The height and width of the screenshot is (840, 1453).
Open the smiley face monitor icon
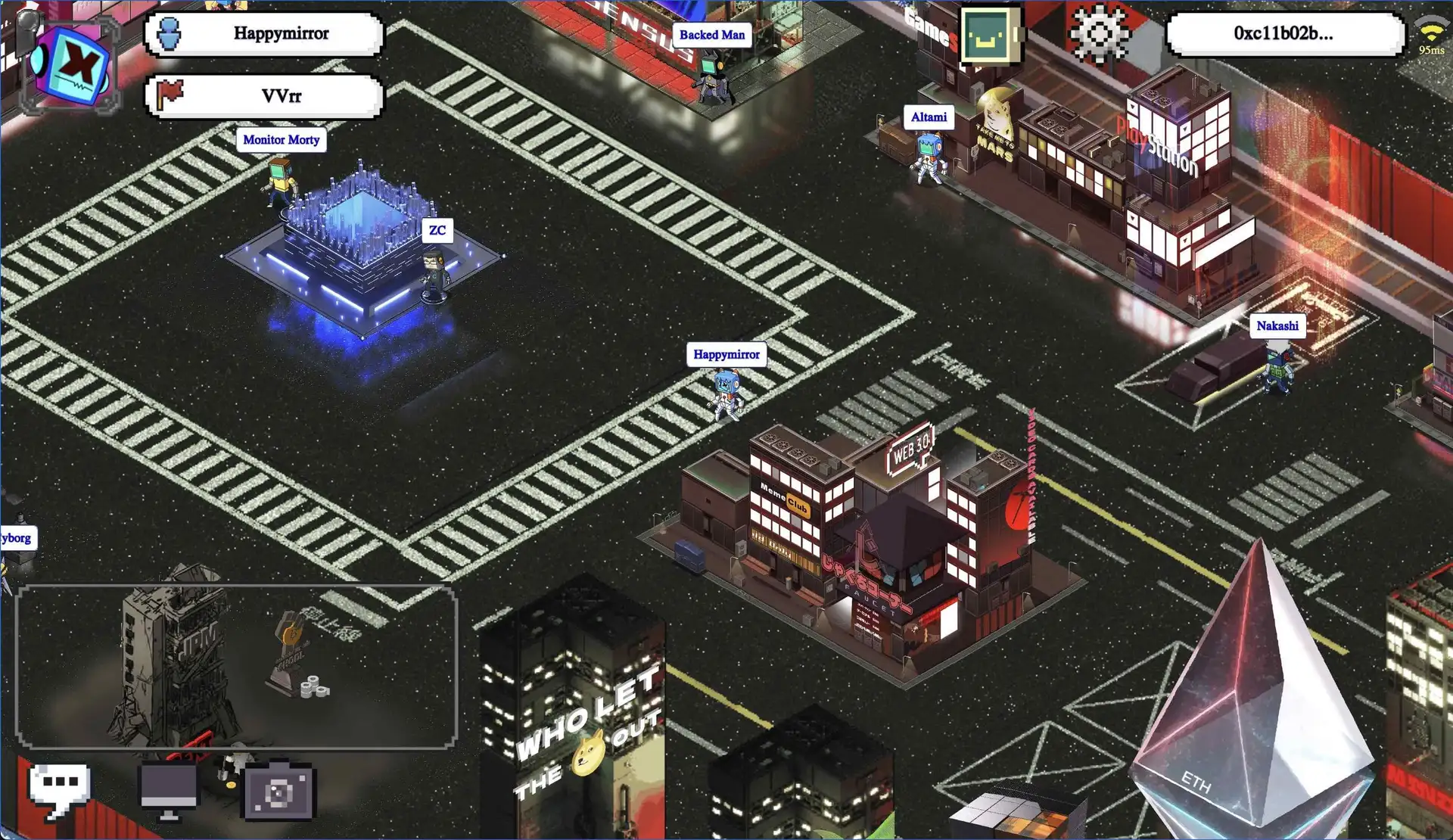[x=988, y=36]
